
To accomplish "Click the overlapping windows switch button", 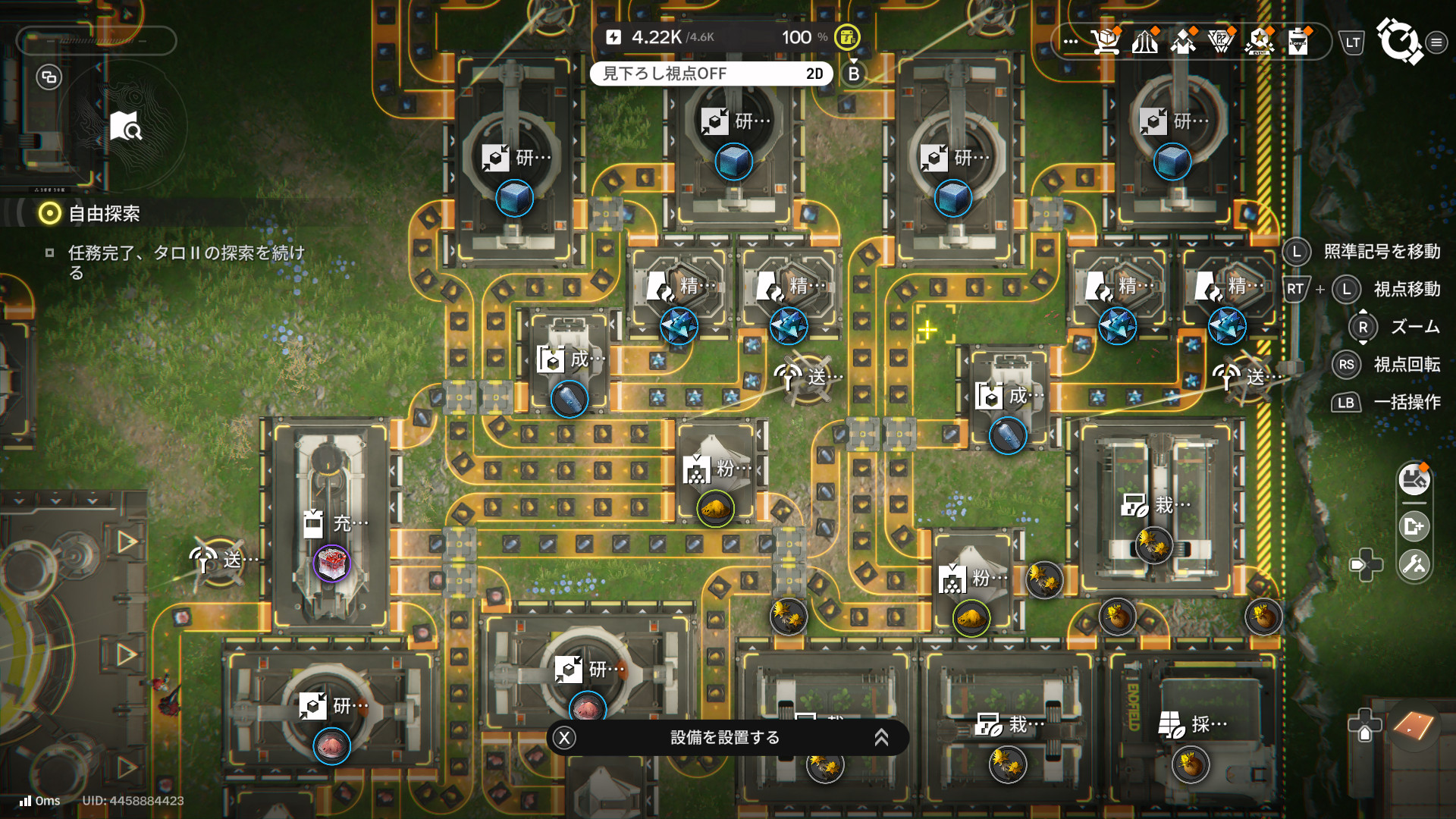I will [49, 77].
